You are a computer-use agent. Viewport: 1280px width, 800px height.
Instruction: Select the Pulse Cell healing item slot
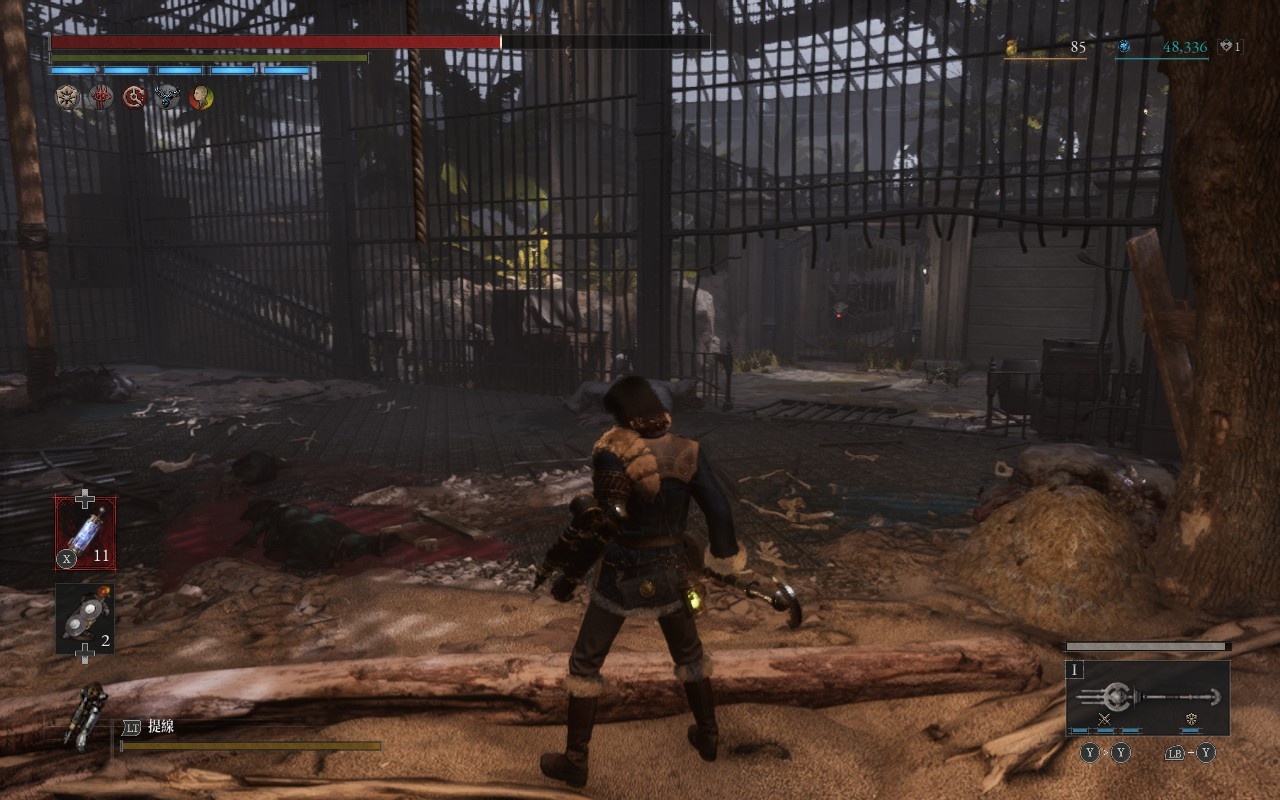85,533
